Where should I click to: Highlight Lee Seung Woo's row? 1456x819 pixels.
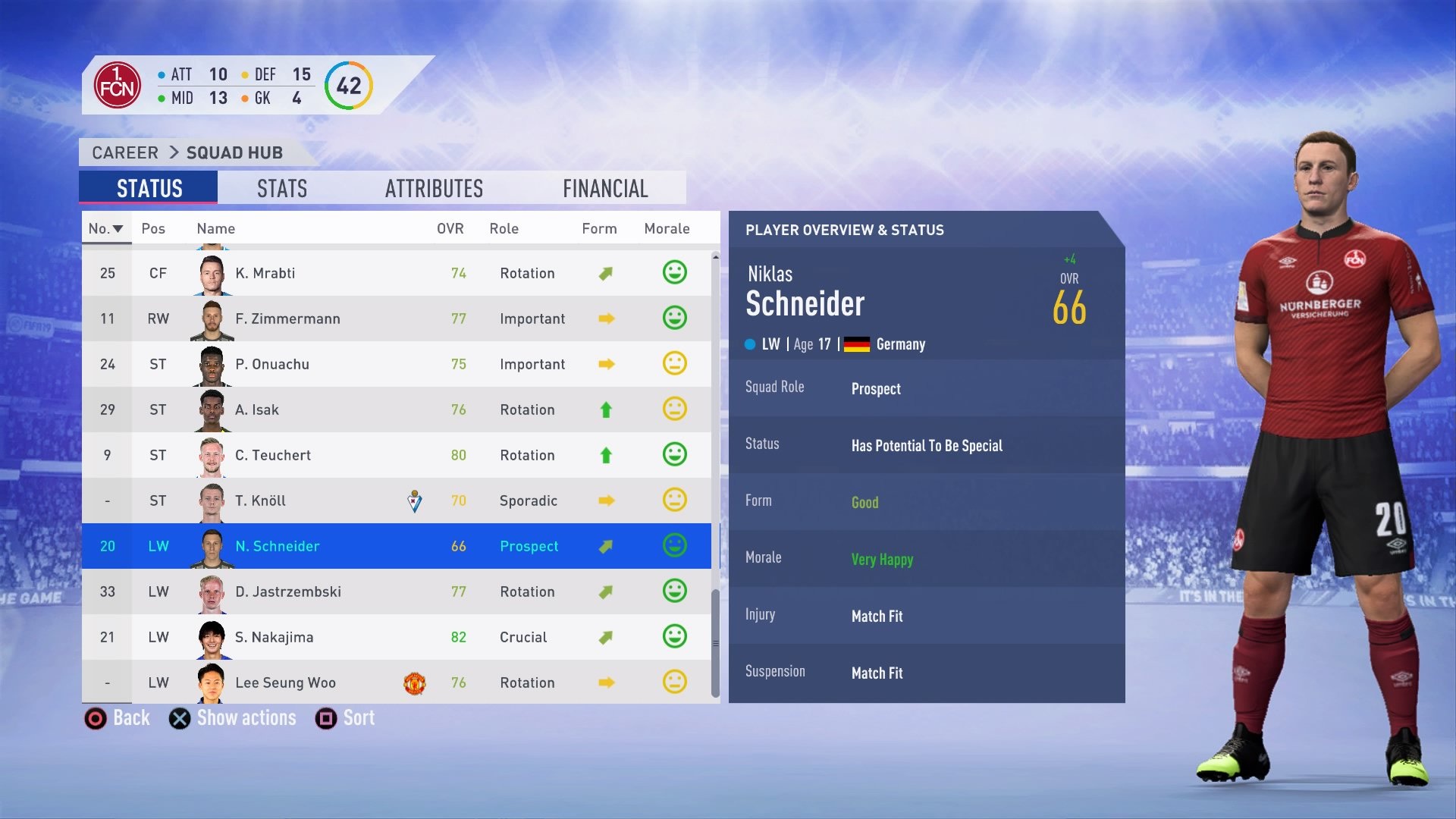(x=396, y=682)
